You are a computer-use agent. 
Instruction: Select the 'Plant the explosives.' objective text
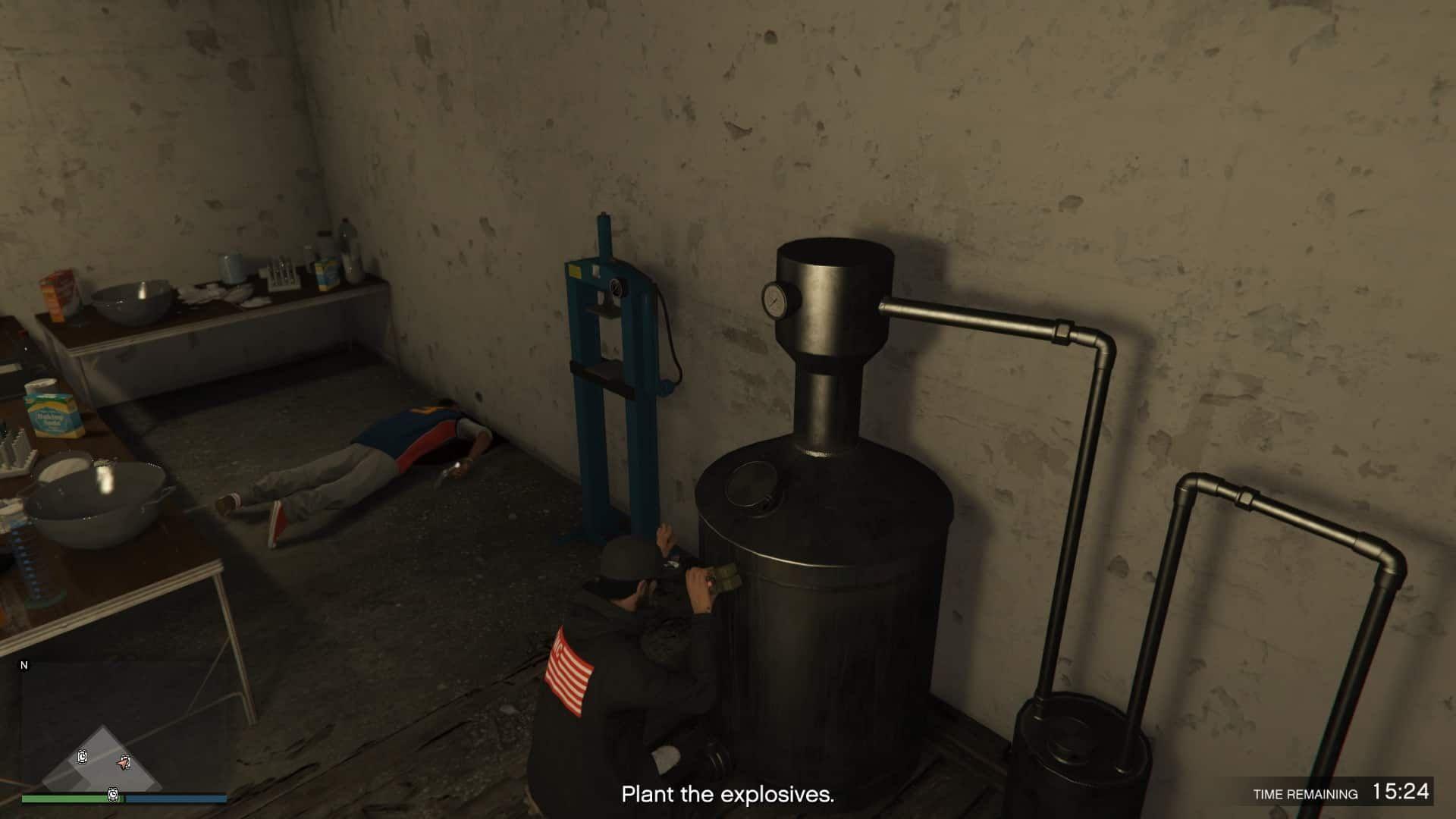coord(728,795)
